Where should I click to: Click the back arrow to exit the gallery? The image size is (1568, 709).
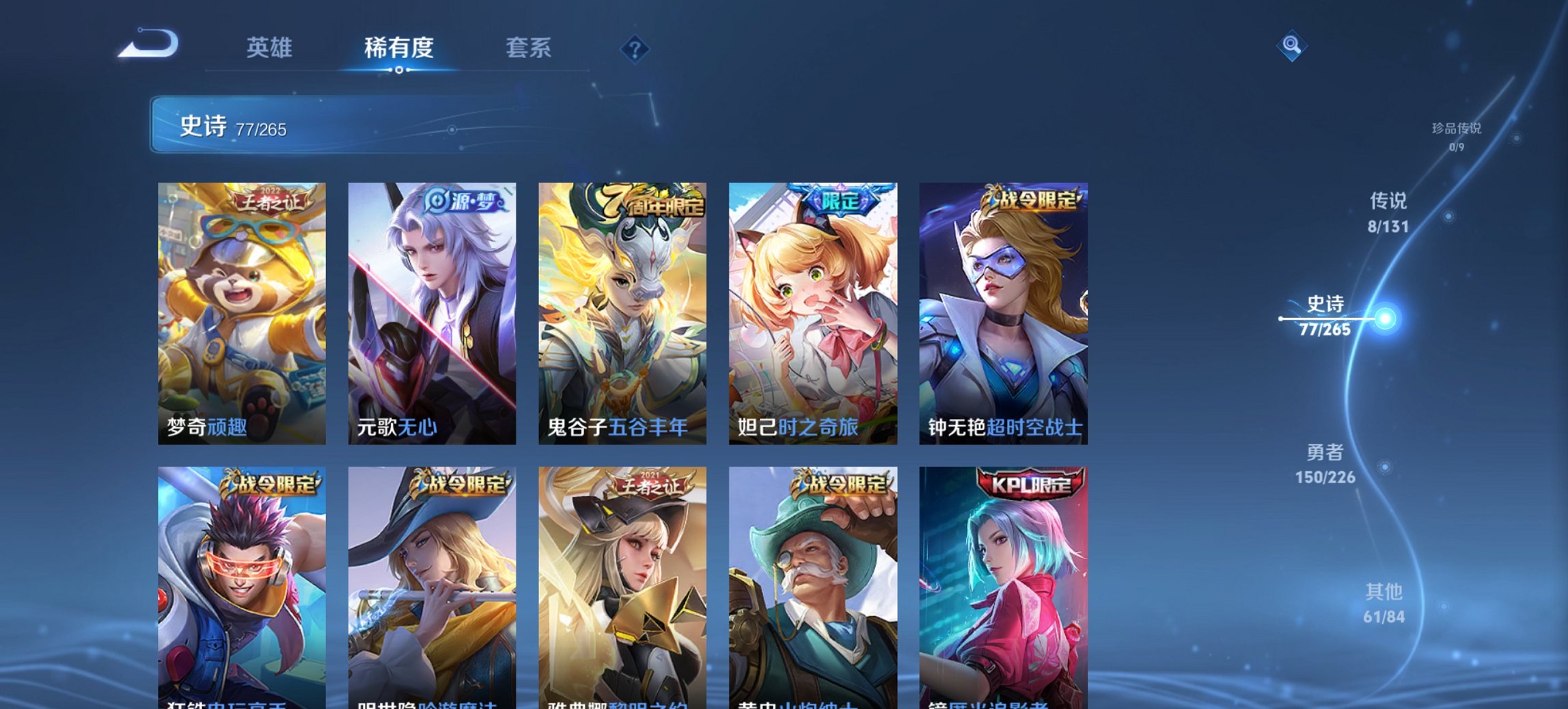coord(149,43)
